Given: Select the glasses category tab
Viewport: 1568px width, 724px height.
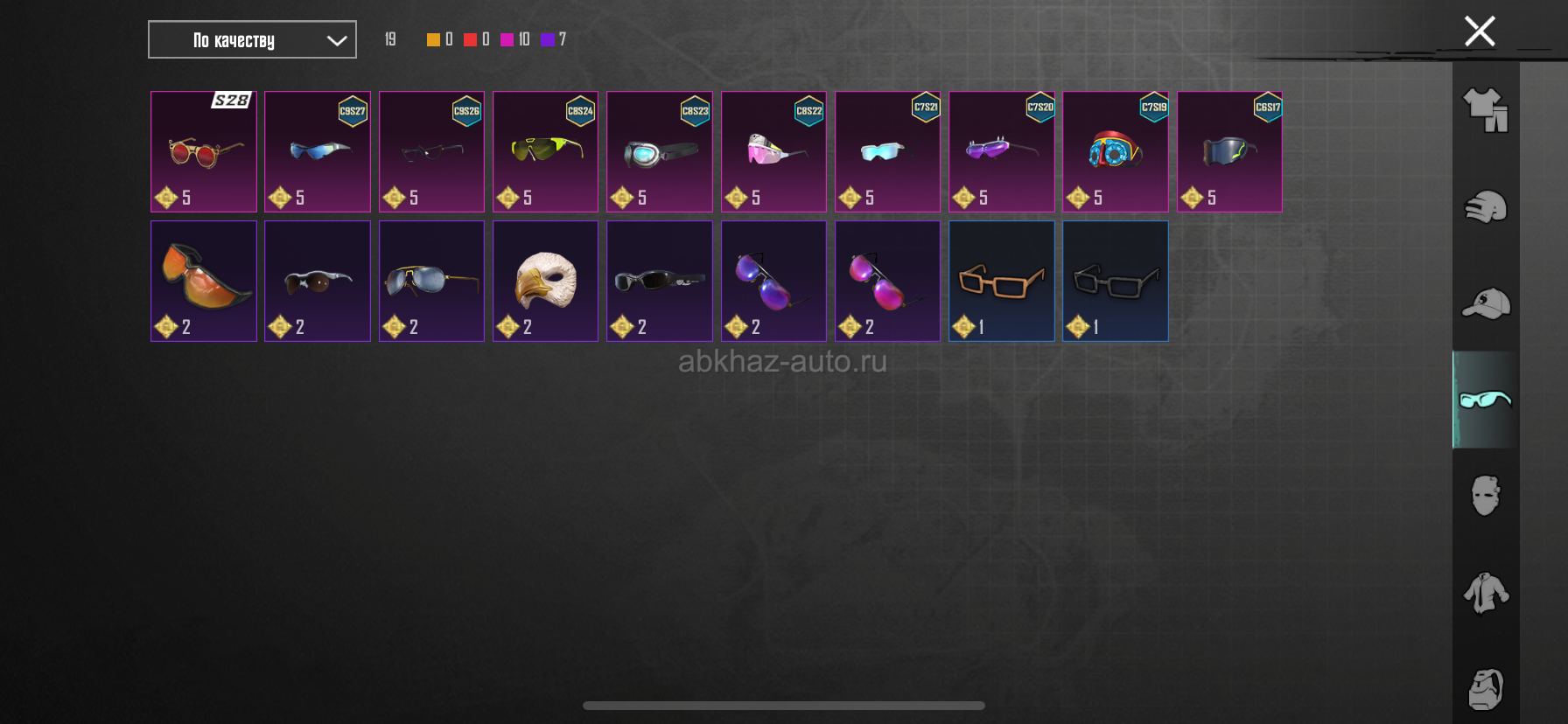Looking at the screenshot, I should click(1486, 400).
